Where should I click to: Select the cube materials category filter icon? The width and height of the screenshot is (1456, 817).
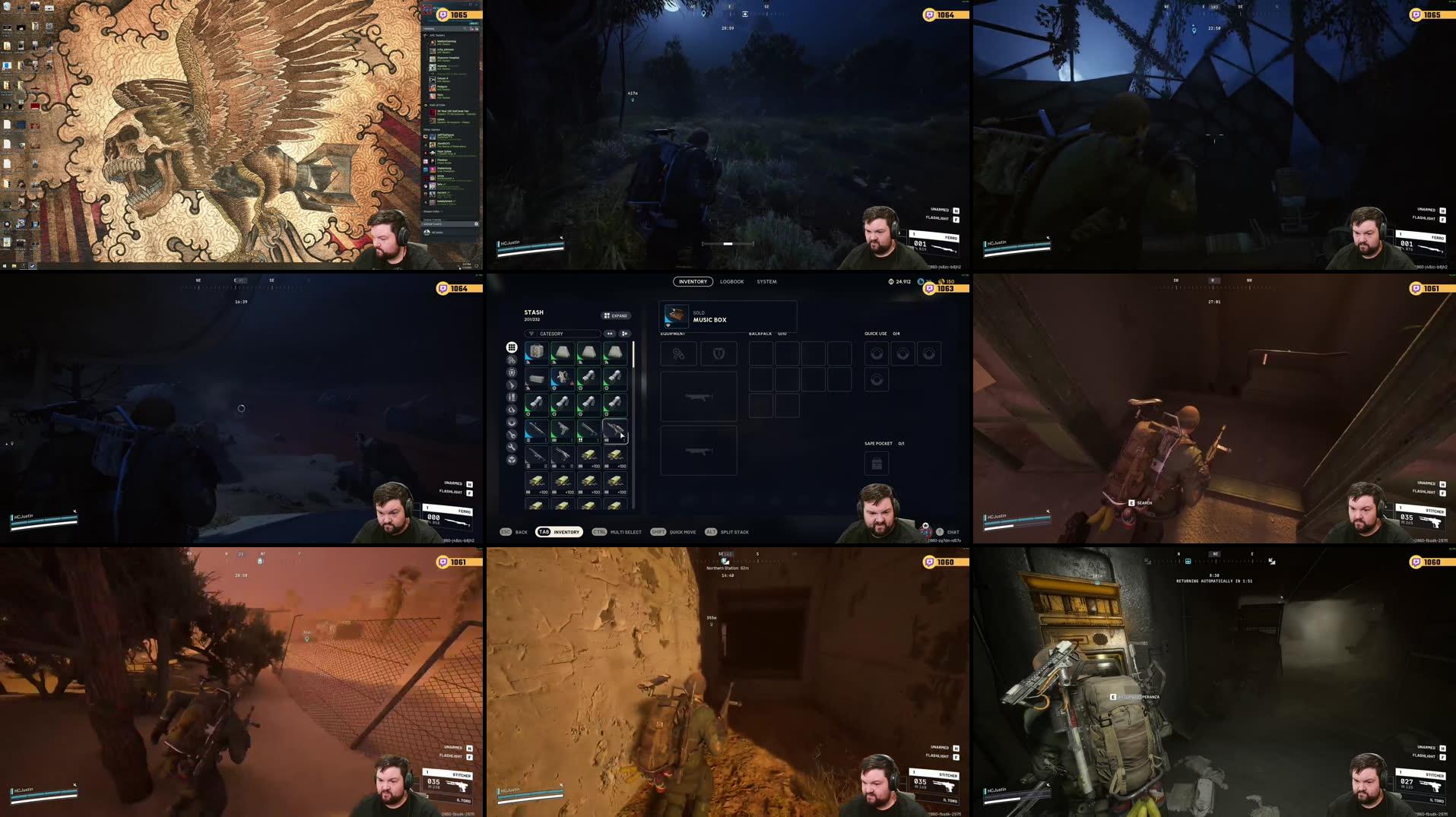point(512,457)
